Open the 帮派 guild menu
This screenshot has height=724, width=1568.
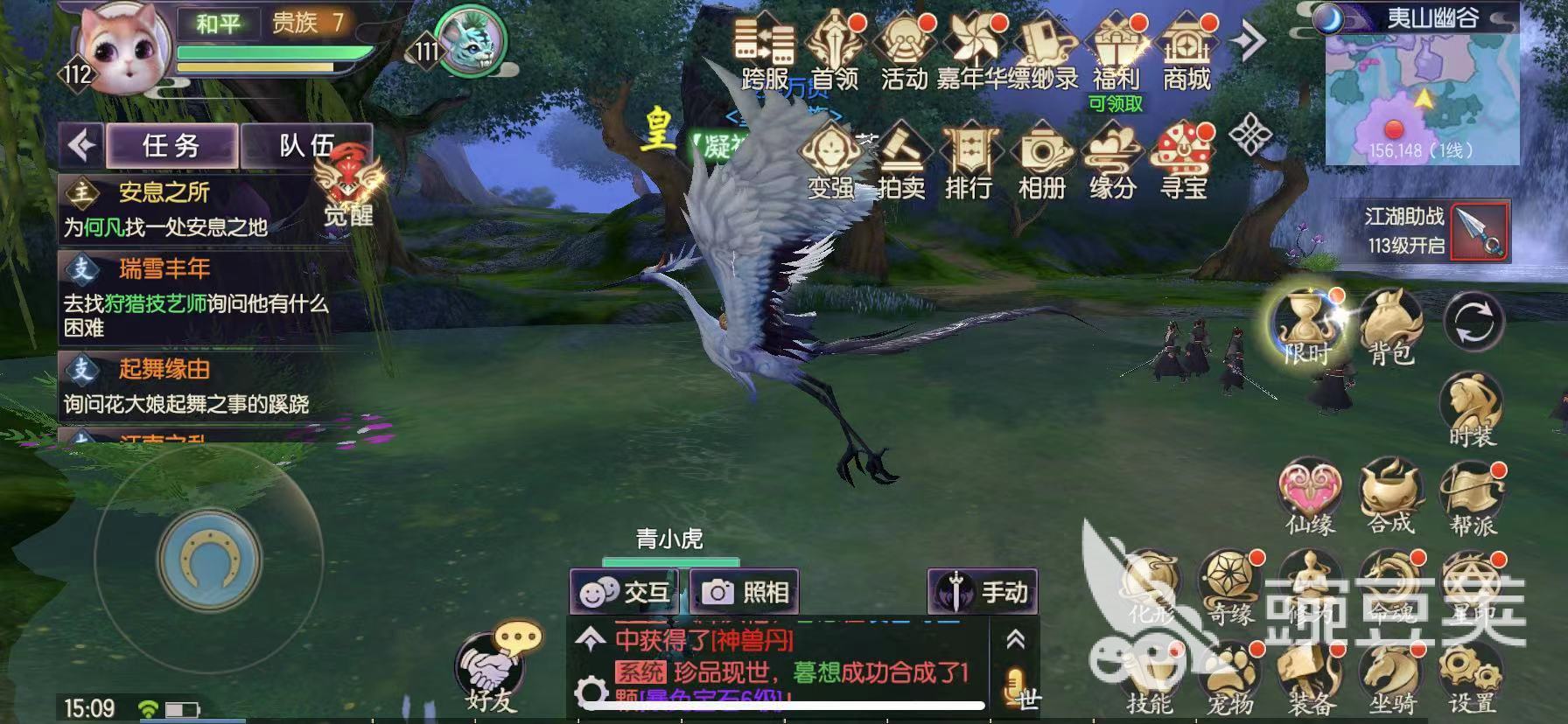[x=1473, y=499]
